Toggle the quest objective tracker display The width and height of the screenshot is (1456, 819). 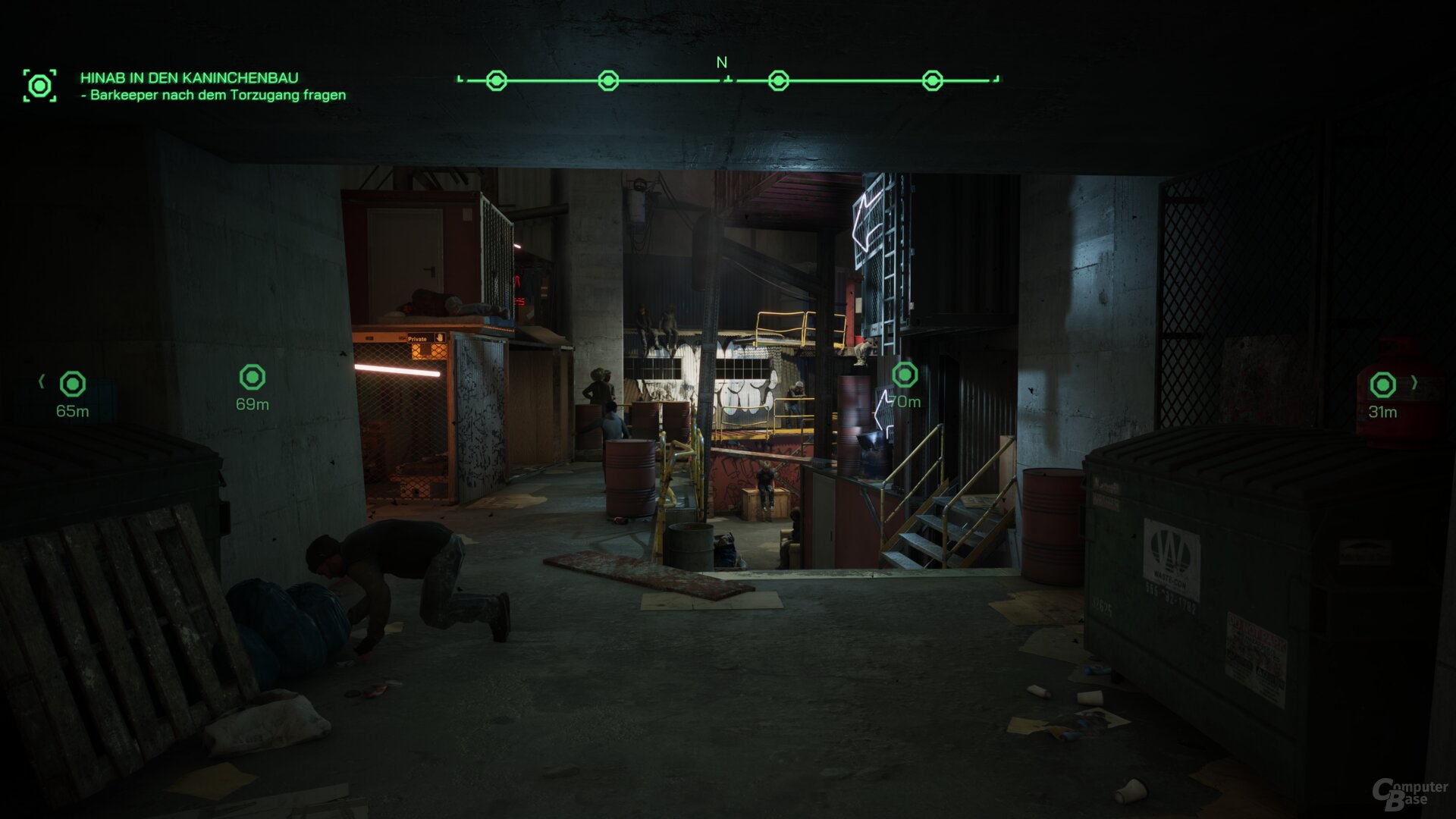39,86
